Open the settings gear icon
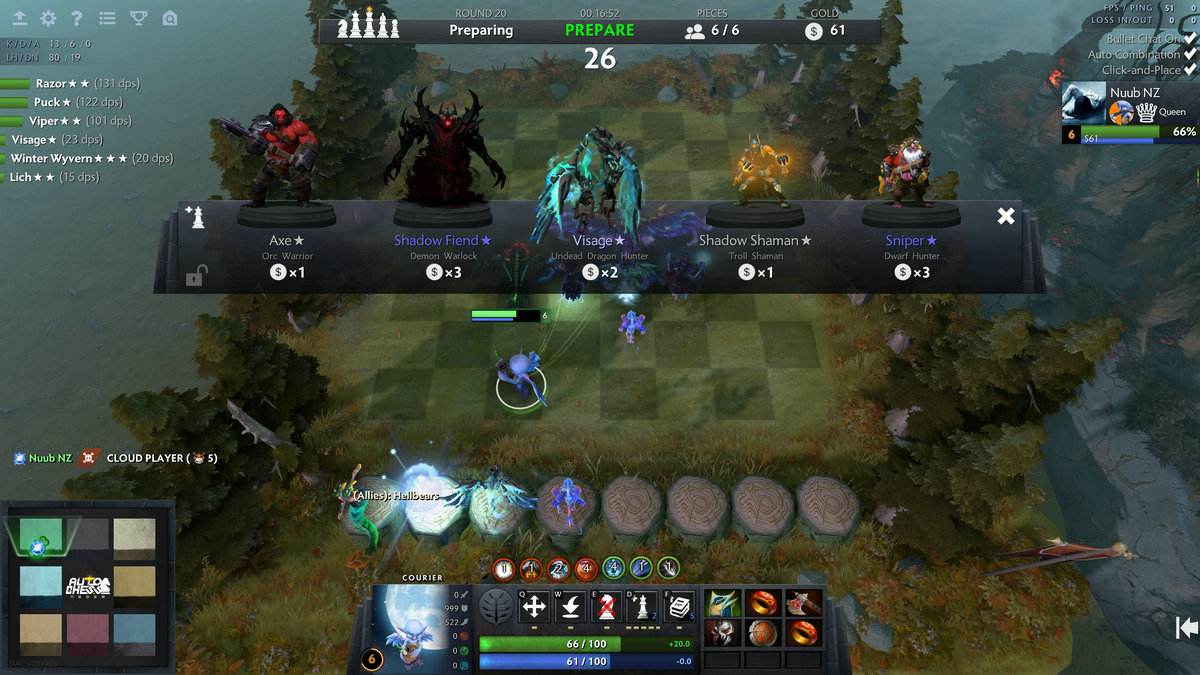1200x675 pixels. tap(48, 18)
